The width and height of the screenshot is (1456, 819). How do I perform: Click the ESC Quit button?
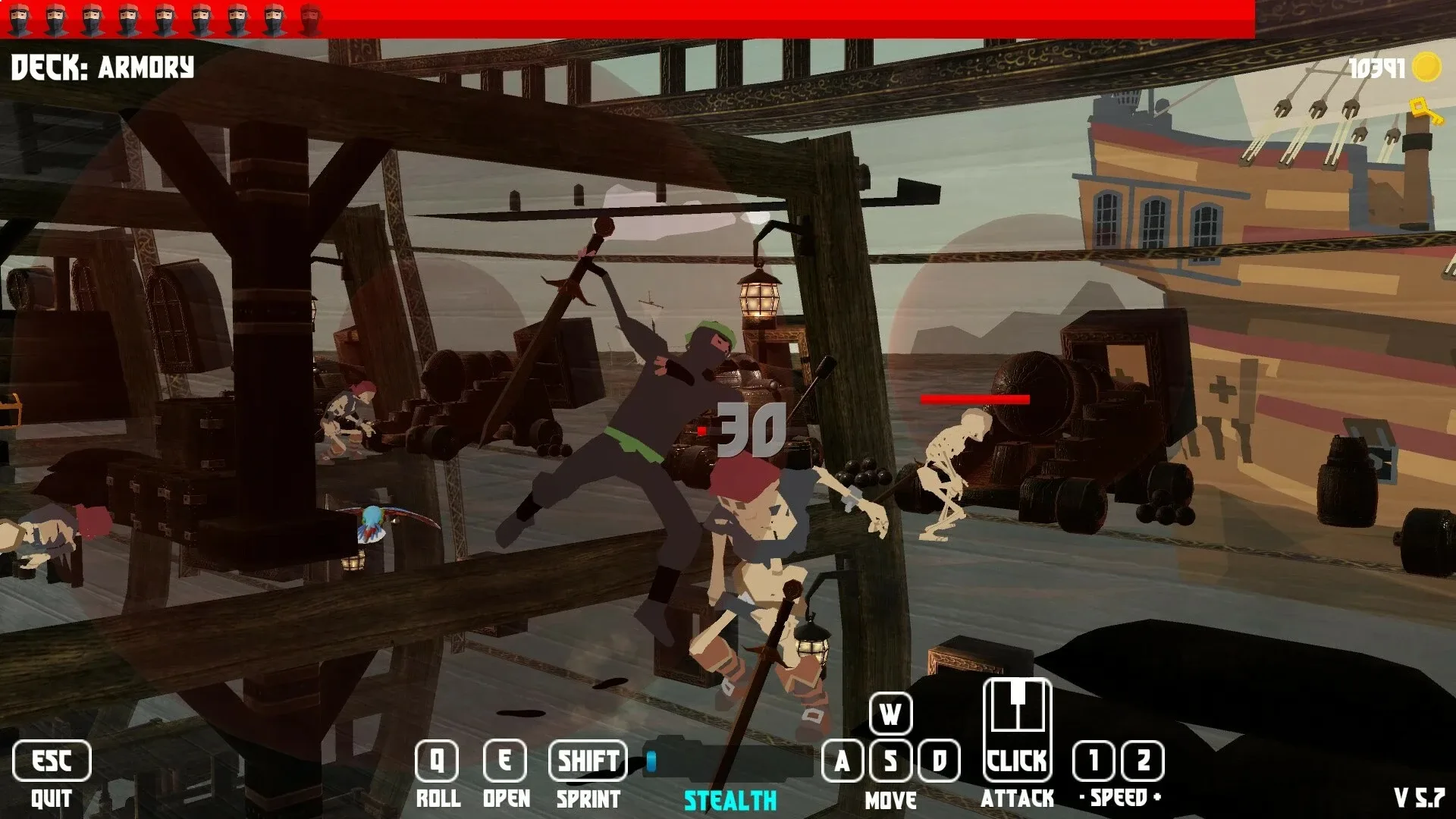(52, 761)
